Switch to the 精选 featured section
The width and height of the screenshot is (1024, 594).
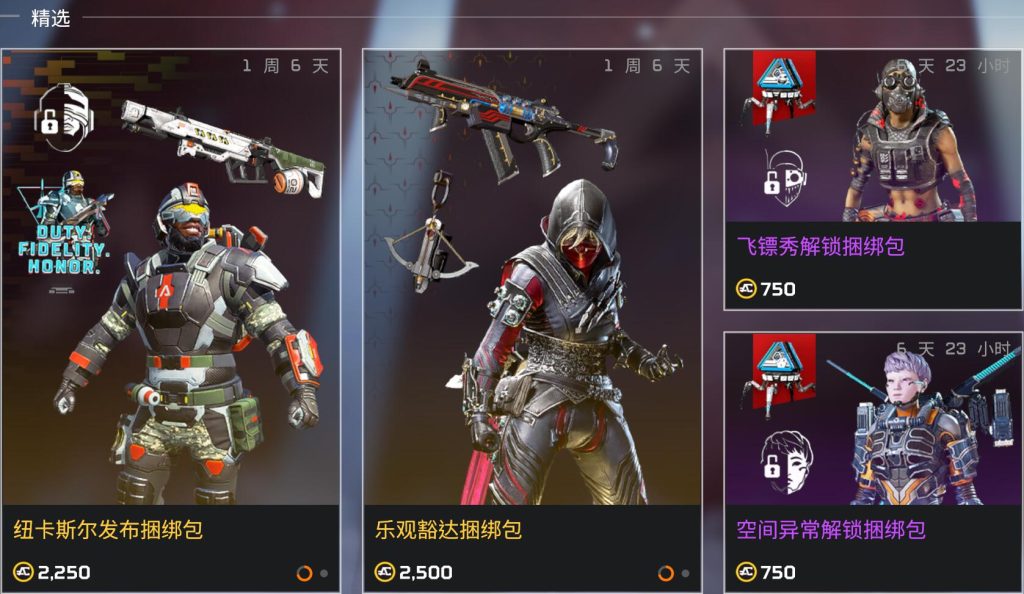51,18
